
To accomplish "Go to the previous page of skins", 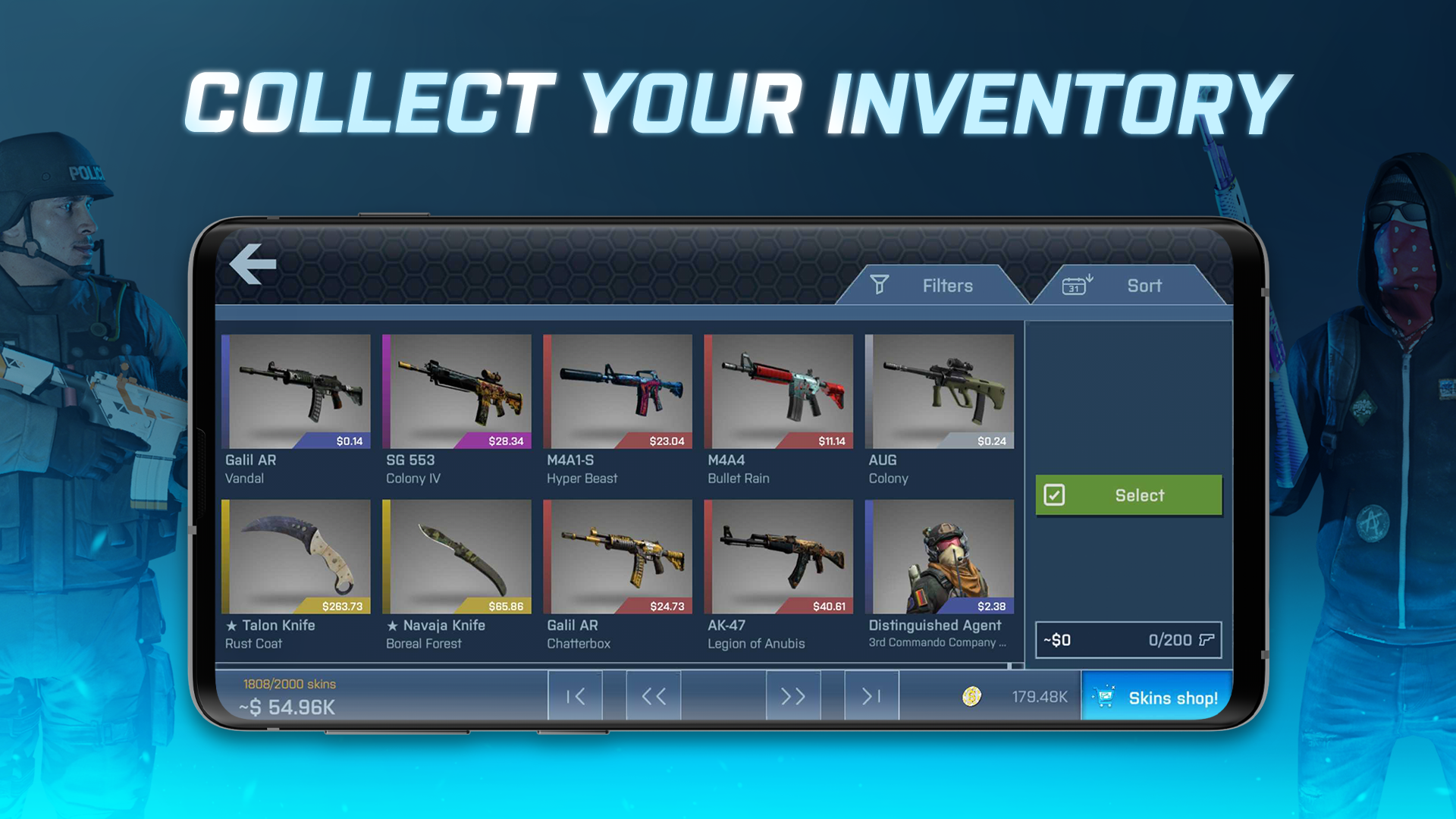I will [x=653, y=695].
